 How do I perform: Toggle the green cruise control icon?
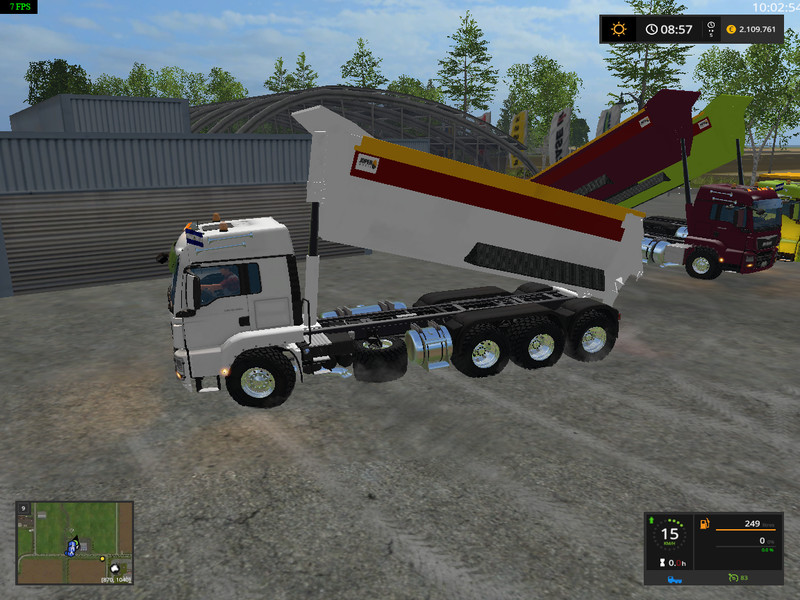click(x=731, y=577)
